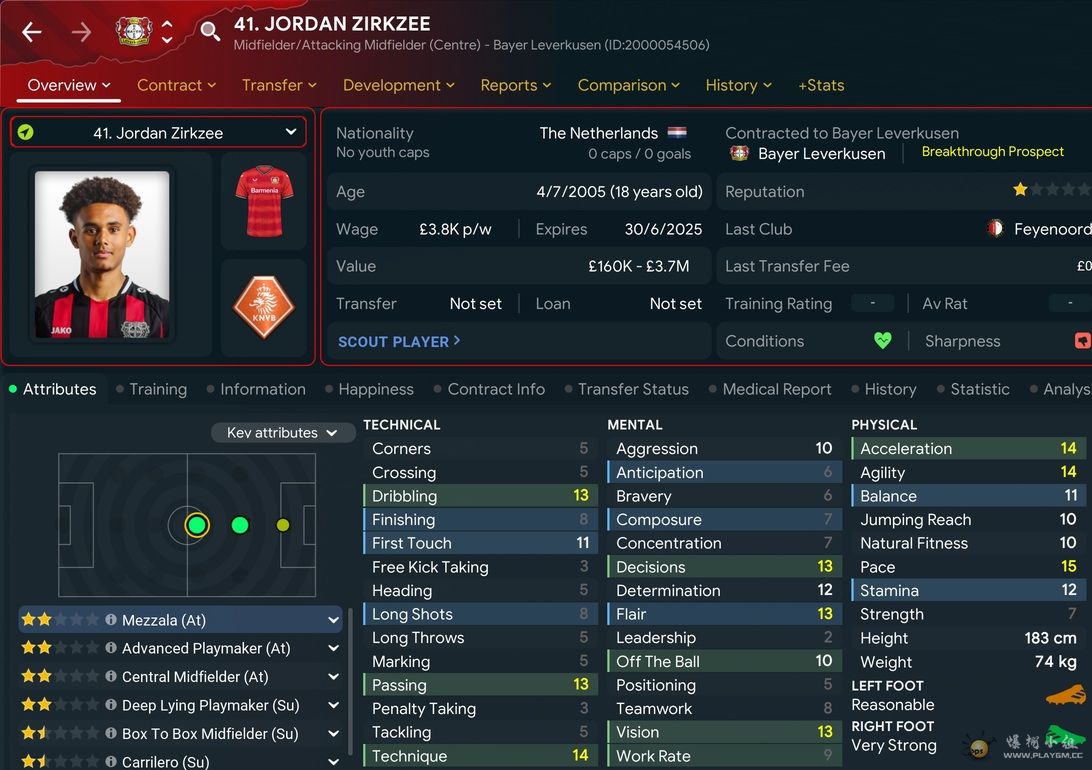Open the Comparison menu
The image size is (1092, 770).
(628, 85)
